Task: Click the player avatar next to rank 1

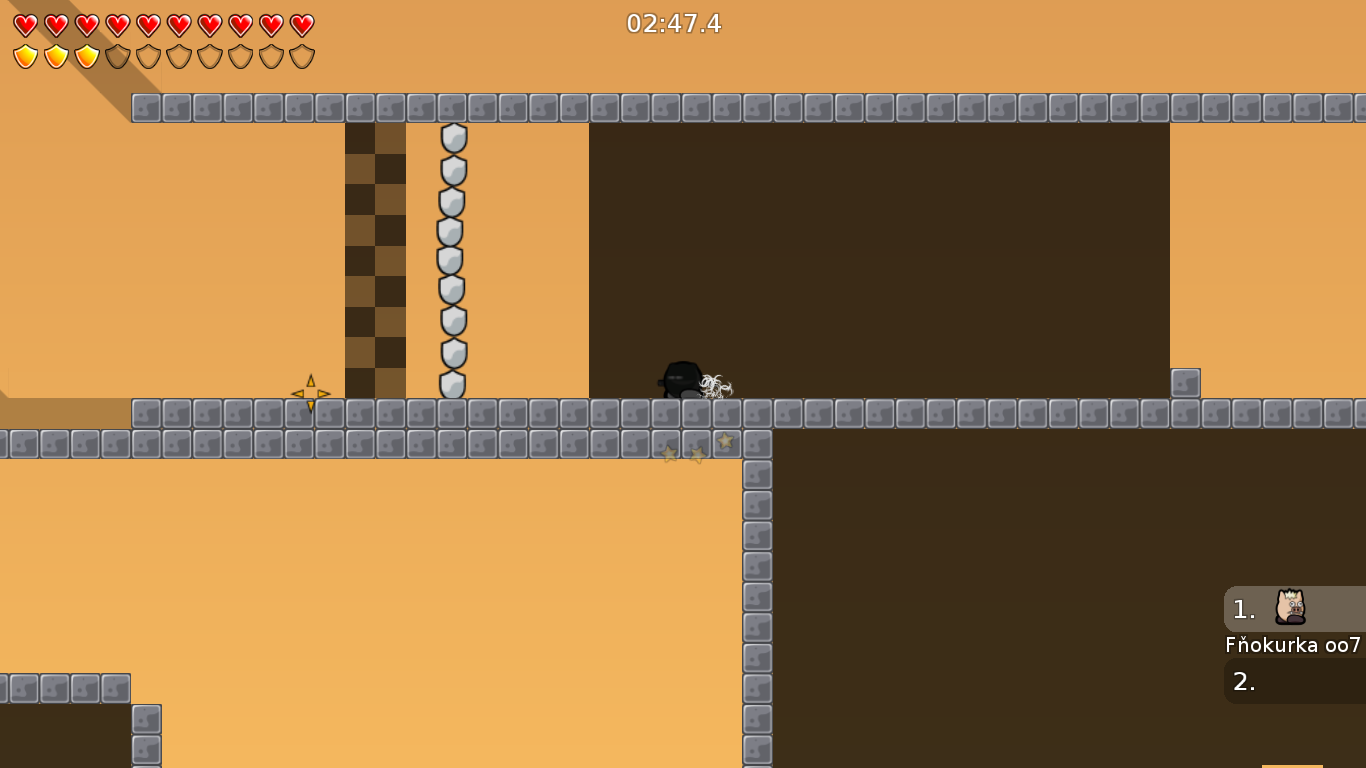Action: pos(1290,607)
